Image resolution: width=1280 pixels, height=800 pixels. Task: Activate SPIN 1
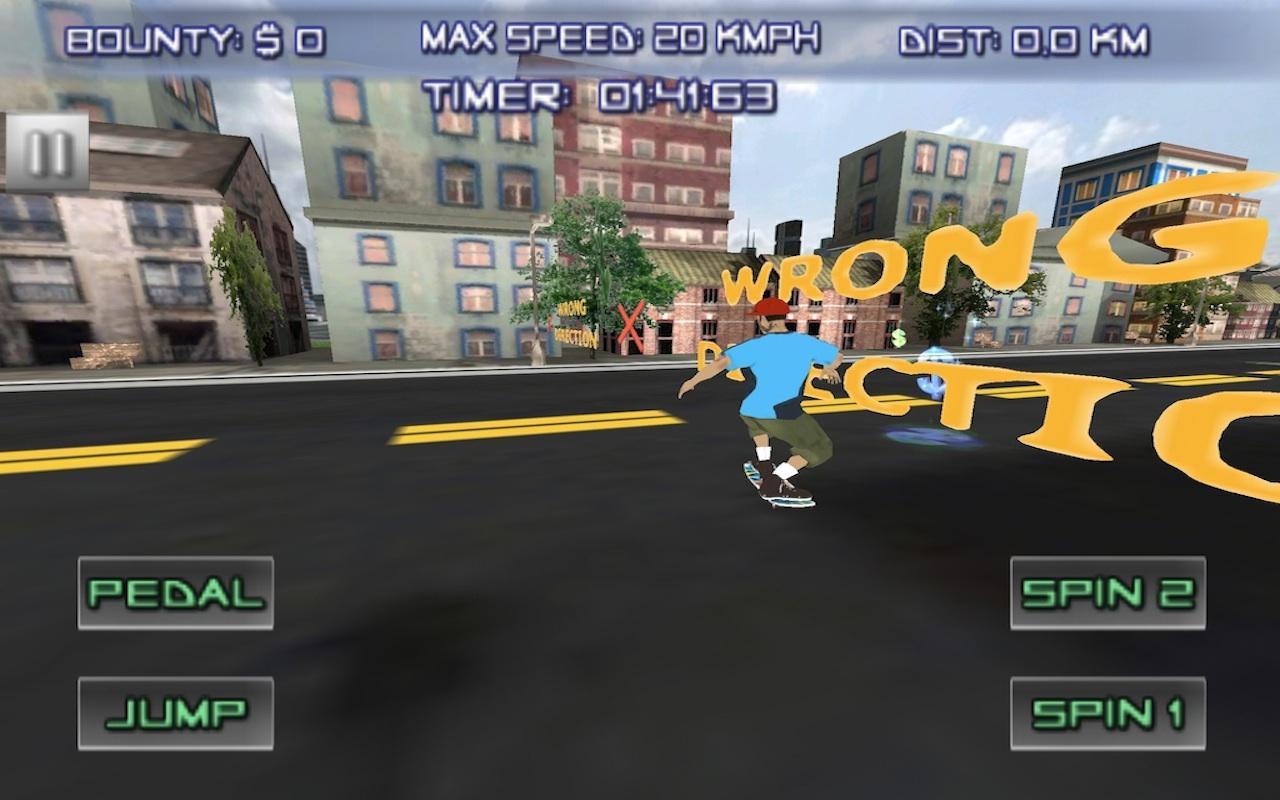pyautogui.click(x=1108, y=712)
